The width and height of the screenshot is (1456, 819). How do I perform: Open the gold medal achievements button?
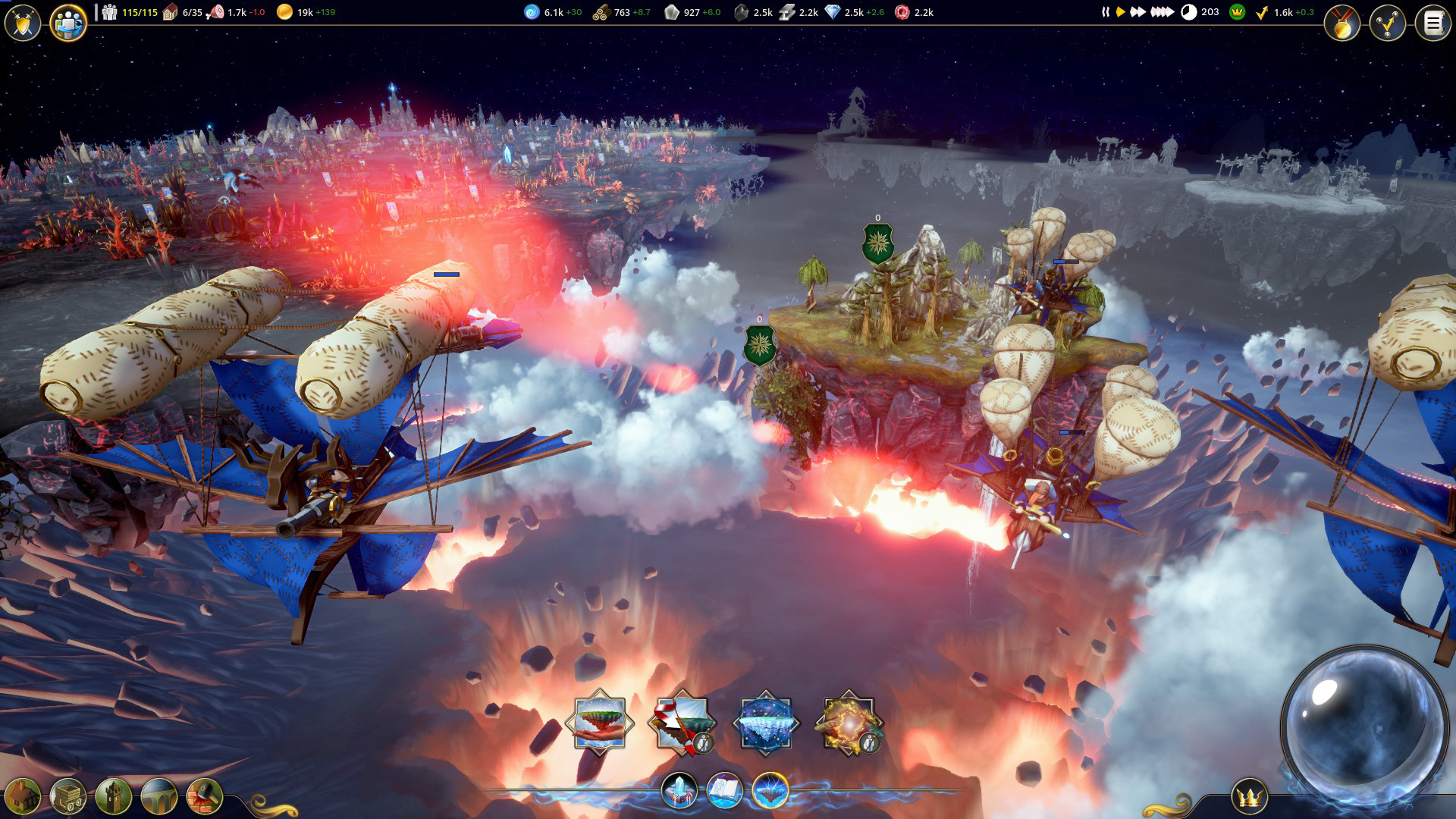tap(1342, 24)
